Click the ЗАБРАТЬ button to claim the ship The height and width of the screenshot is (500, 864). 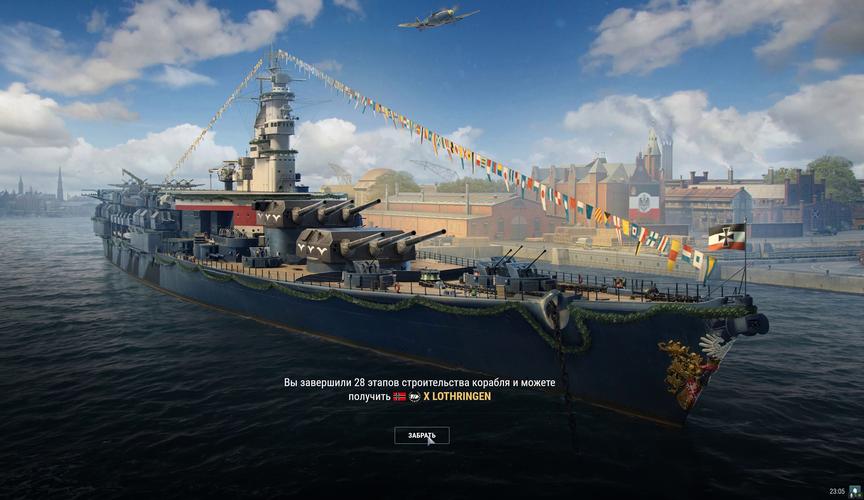click(421, 435)
